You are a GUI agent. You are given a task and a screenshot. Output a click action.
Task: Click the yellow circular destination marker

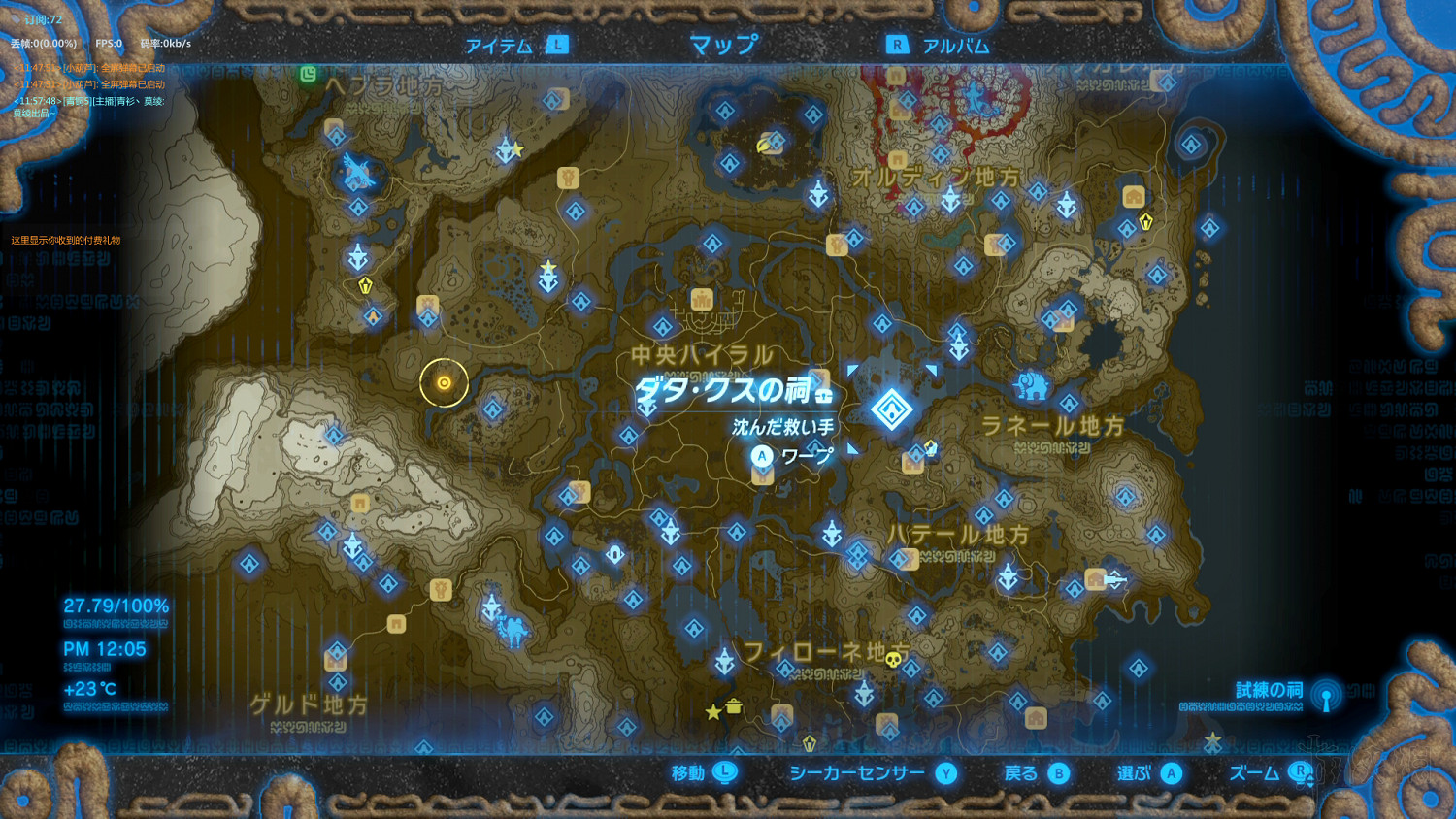(443, 382)
